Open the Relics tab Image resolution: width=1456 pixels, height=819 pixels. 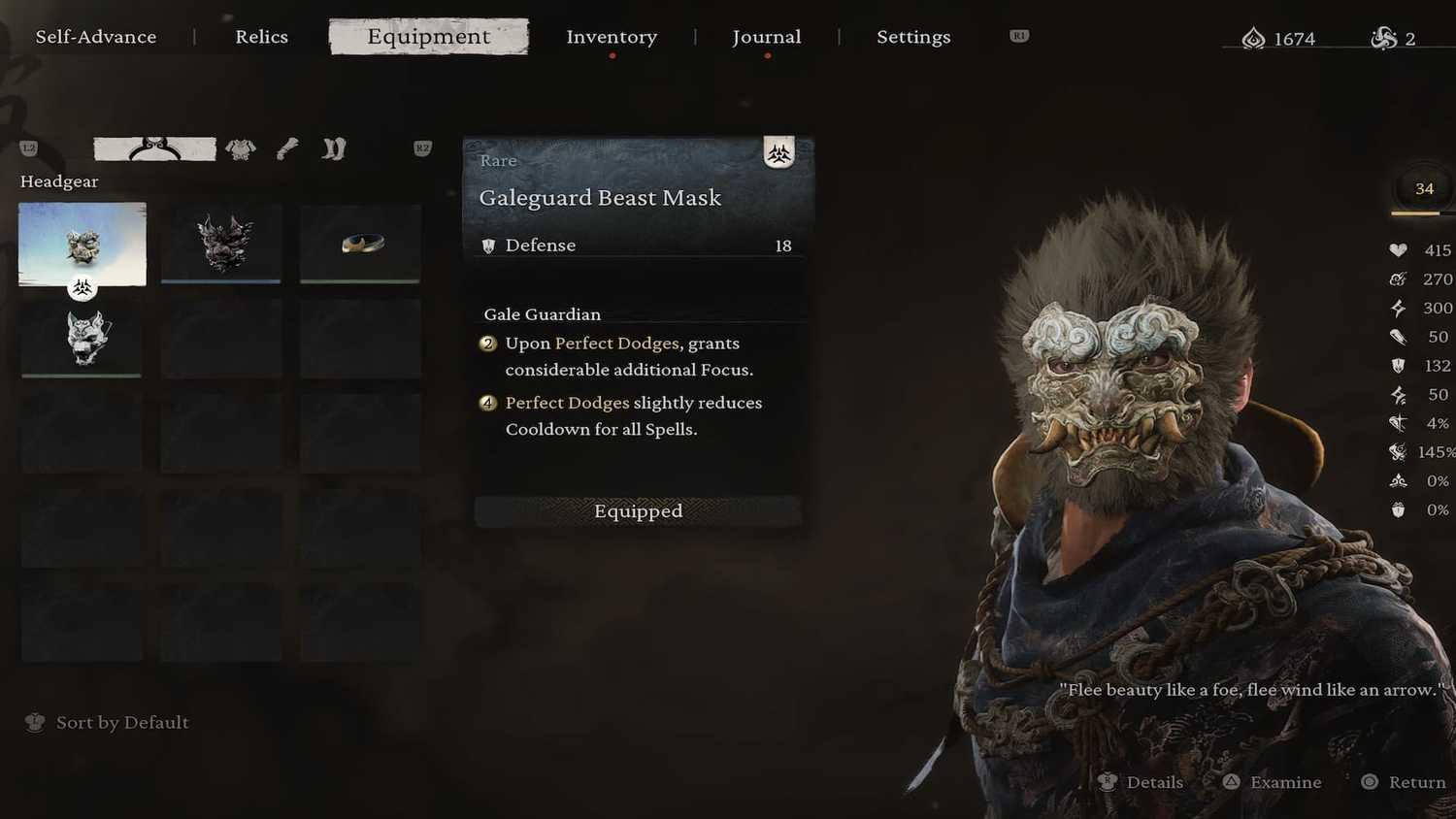point(261,37)
